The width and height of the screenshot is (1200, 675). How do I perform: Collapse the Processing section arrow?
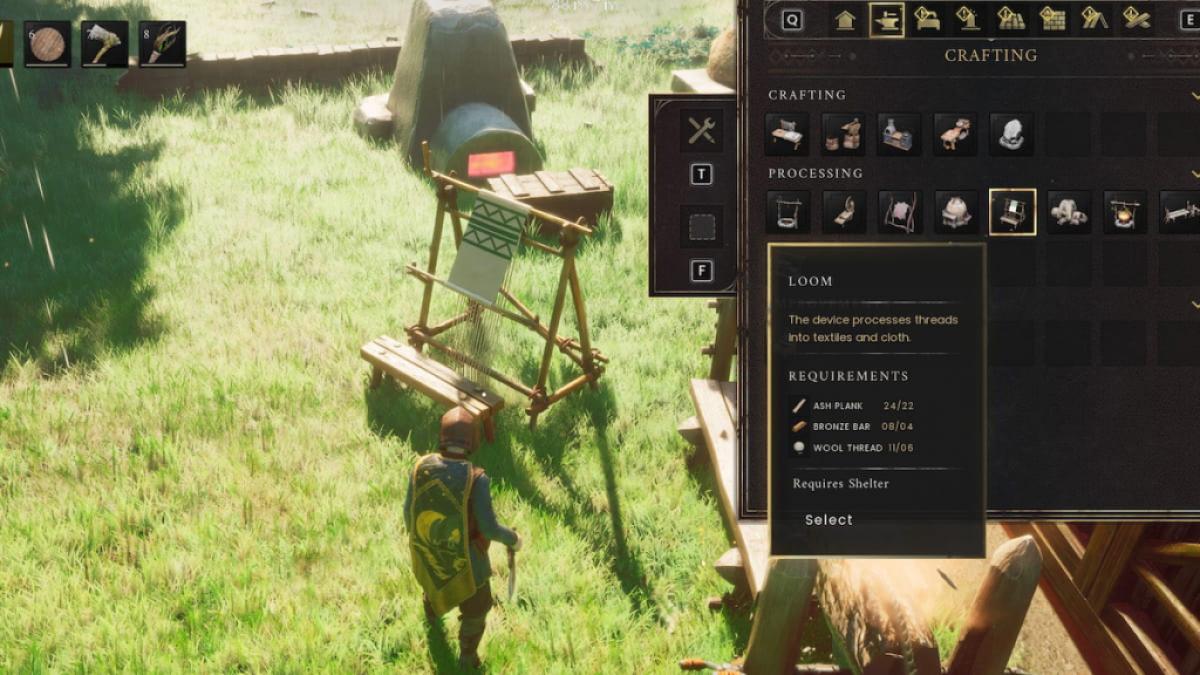(1194, 174)
